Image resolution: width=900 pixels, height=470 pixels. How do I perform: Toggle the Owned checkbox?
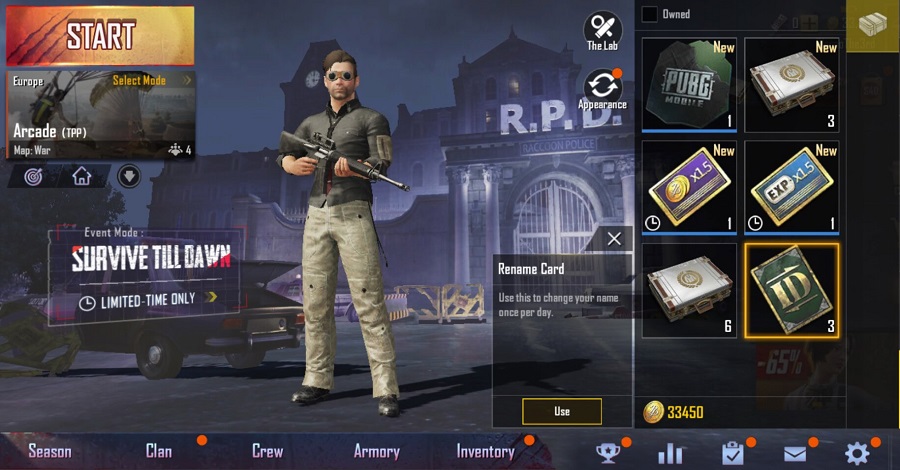(650, 14)
